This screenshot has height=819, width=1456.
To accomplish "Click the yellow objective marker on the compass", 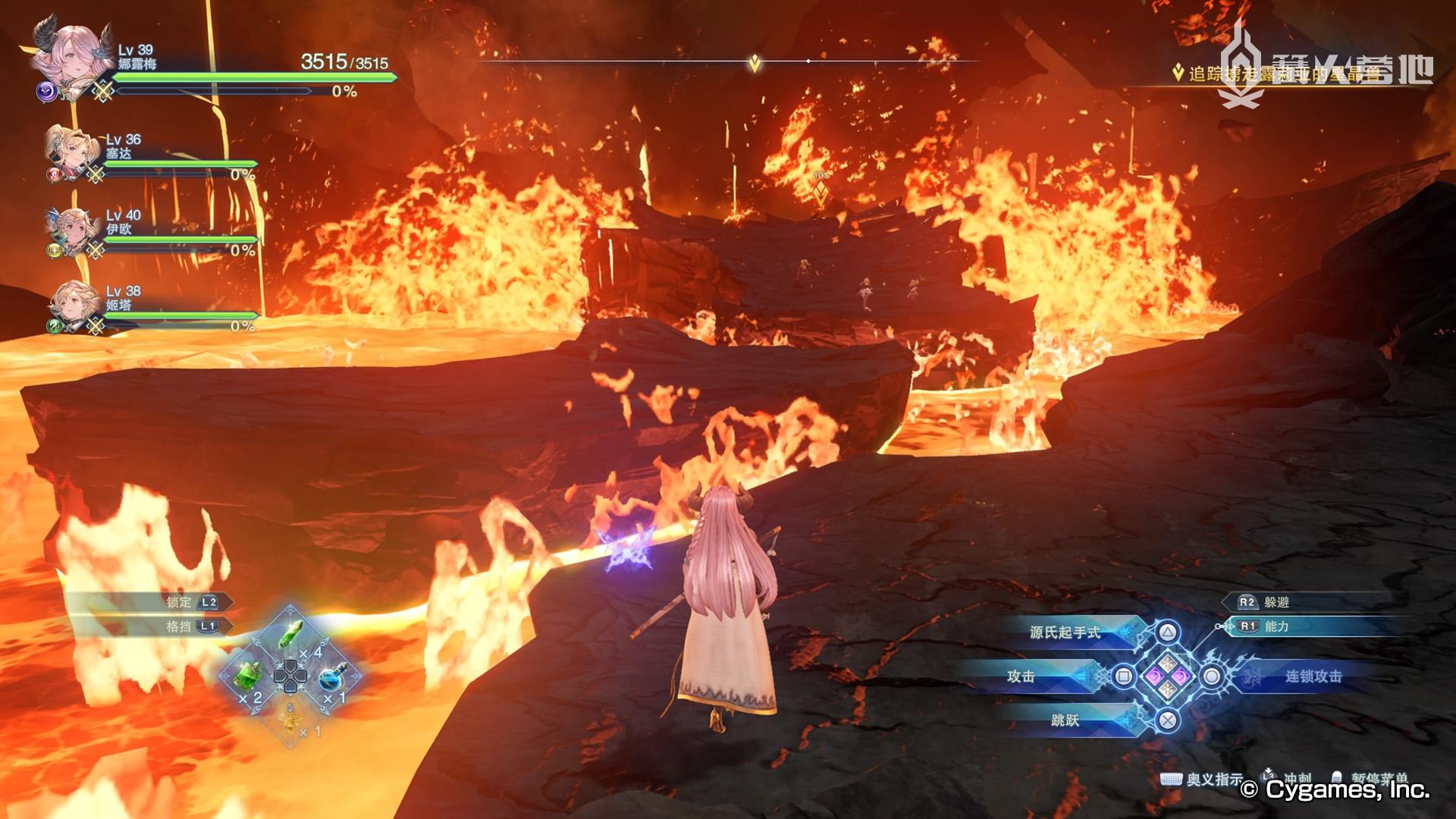I will (x=755, y=63).
